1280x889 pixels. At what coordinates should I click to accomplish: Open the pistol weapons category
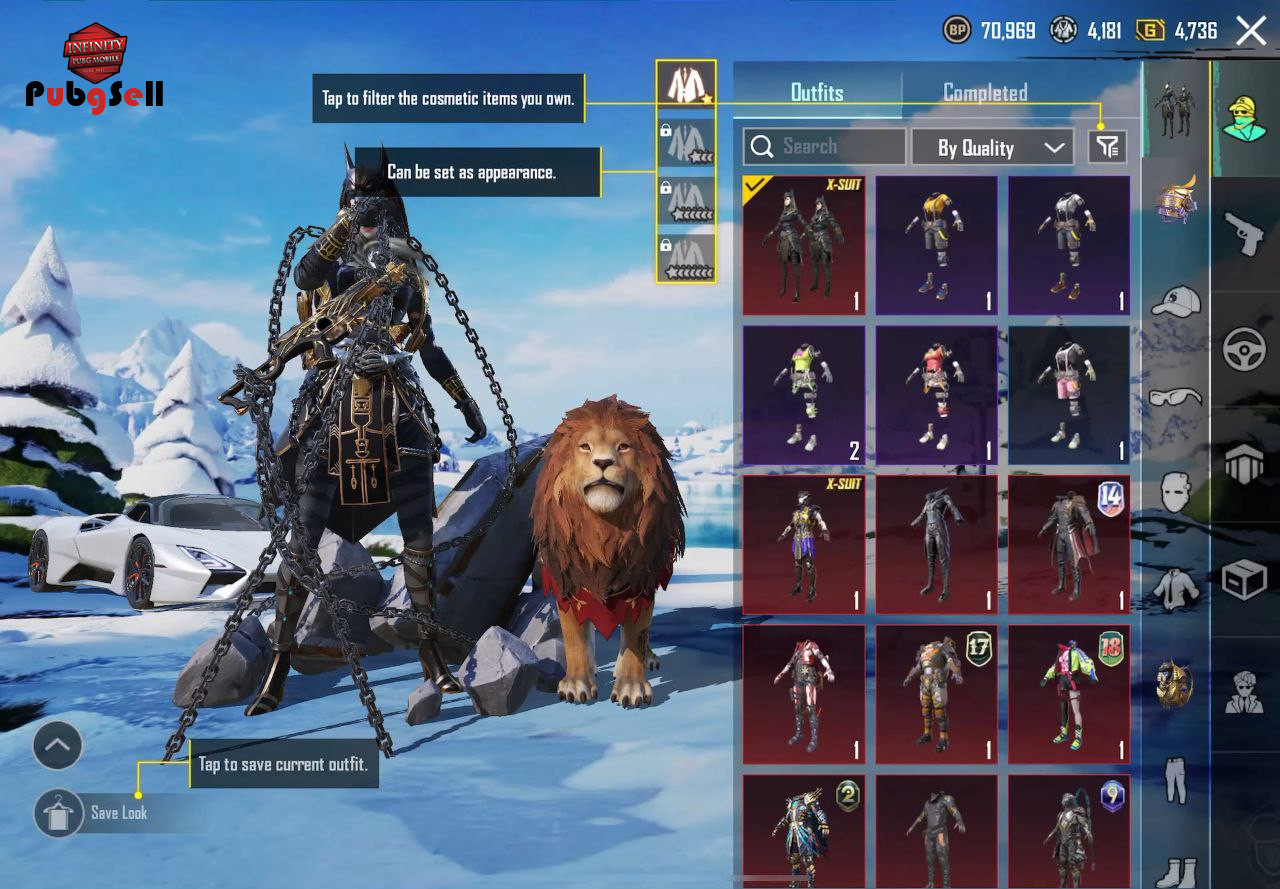click(1245, 233)
